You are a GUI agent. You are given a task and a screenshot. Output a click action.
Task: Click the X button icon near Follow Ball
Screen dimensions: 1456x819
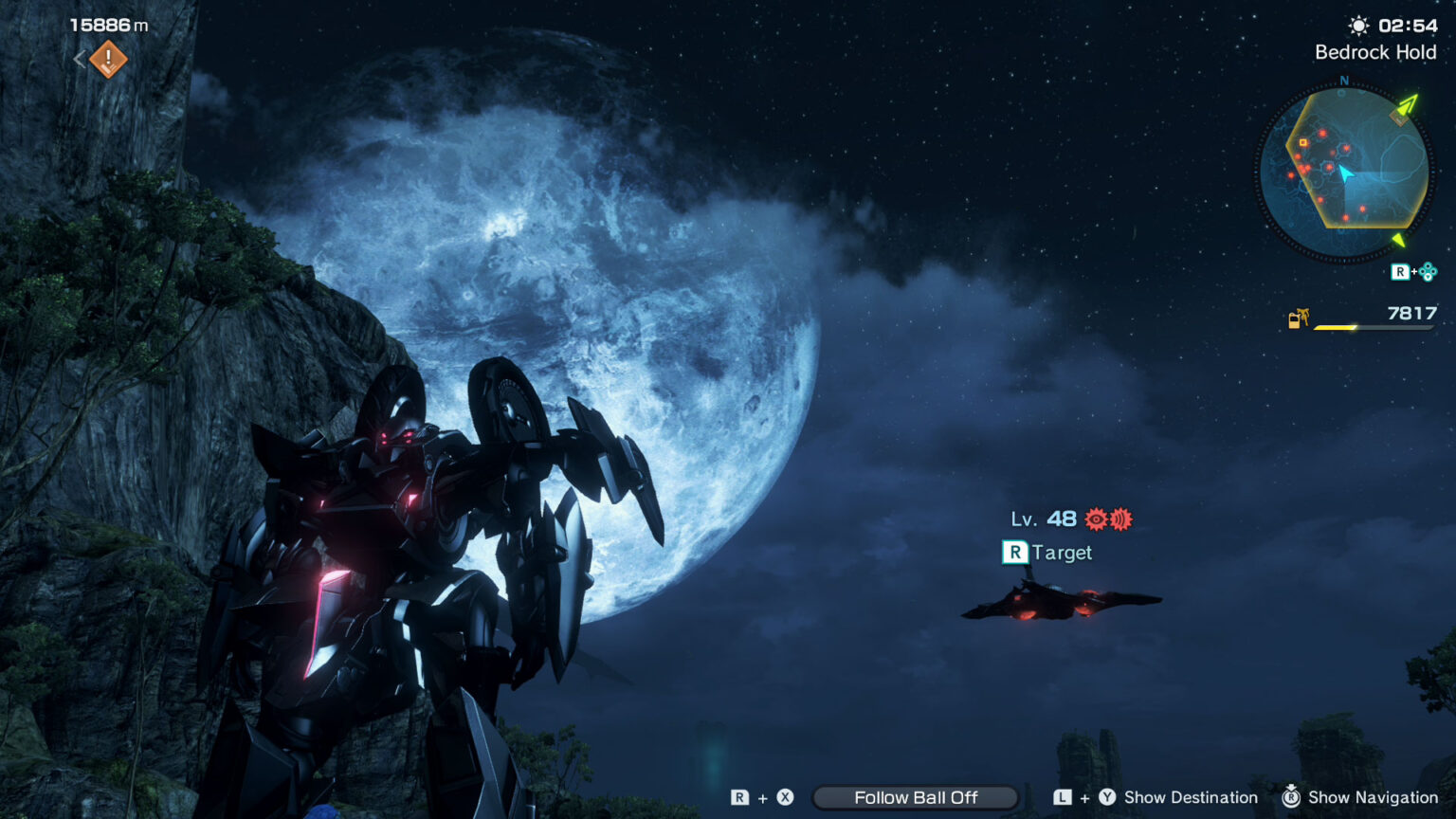tap(785, 797)
